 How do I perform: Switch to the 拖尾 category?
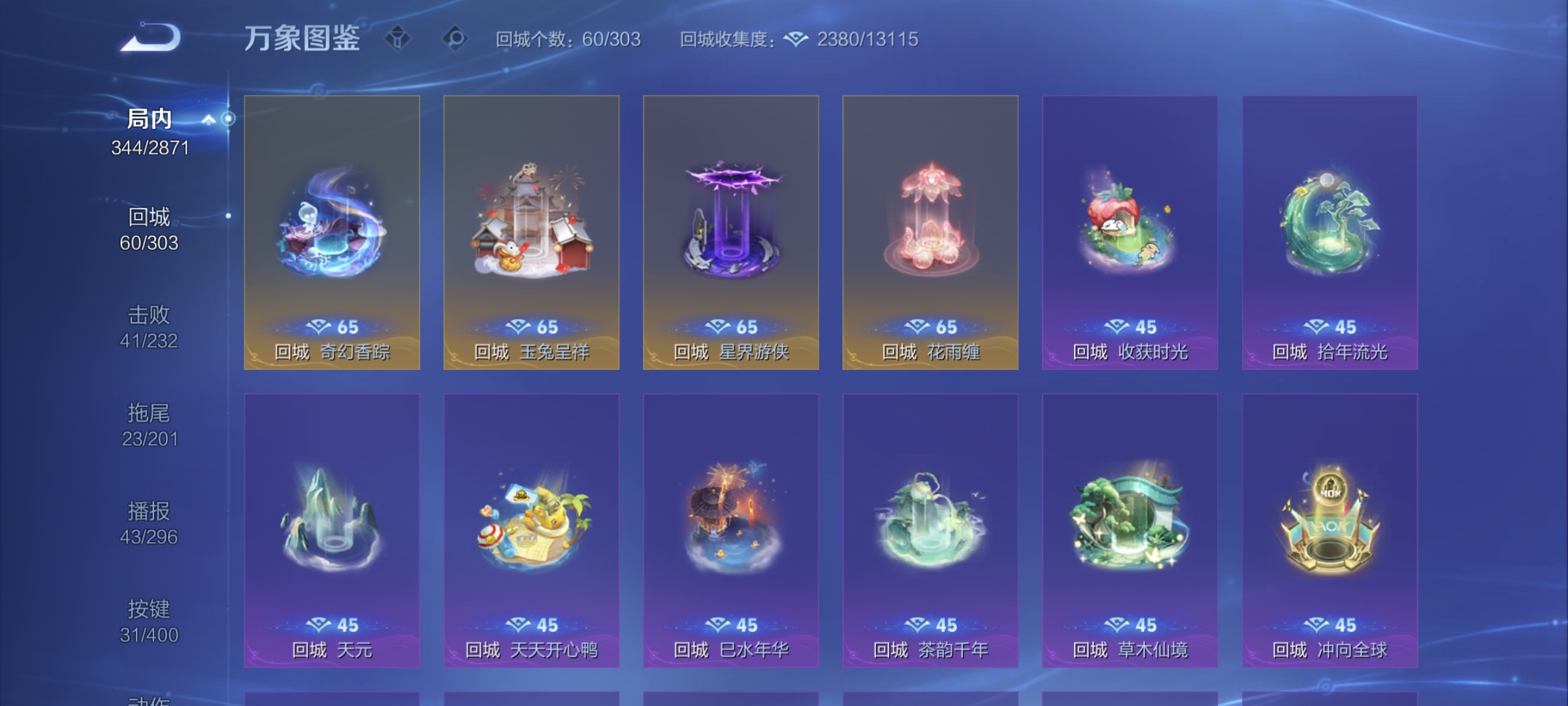149,413
